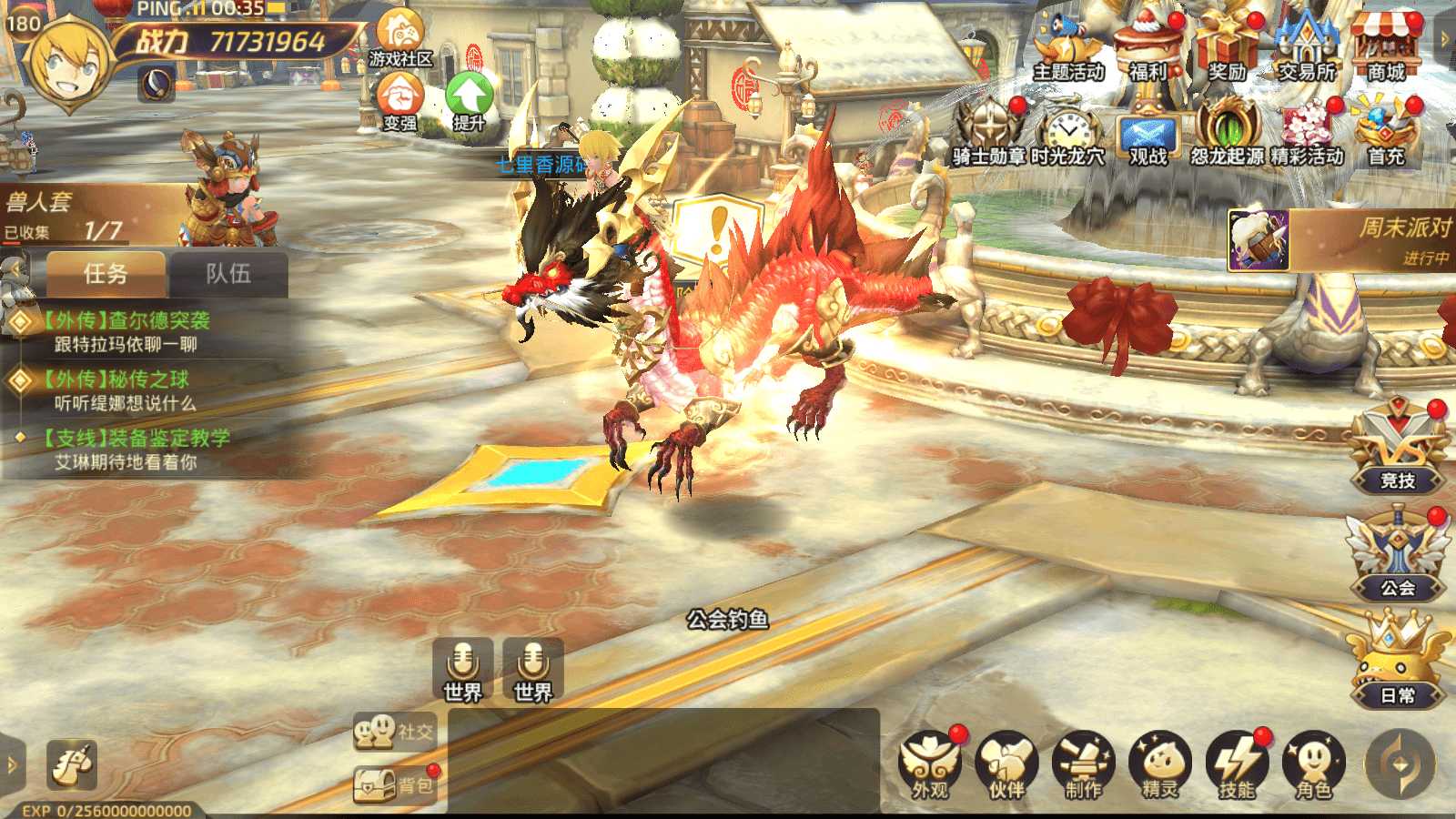Viewport: 1456px width, 819px height.
Task: Open the 技能 skills menu
Action: (x=1236, y=764)
